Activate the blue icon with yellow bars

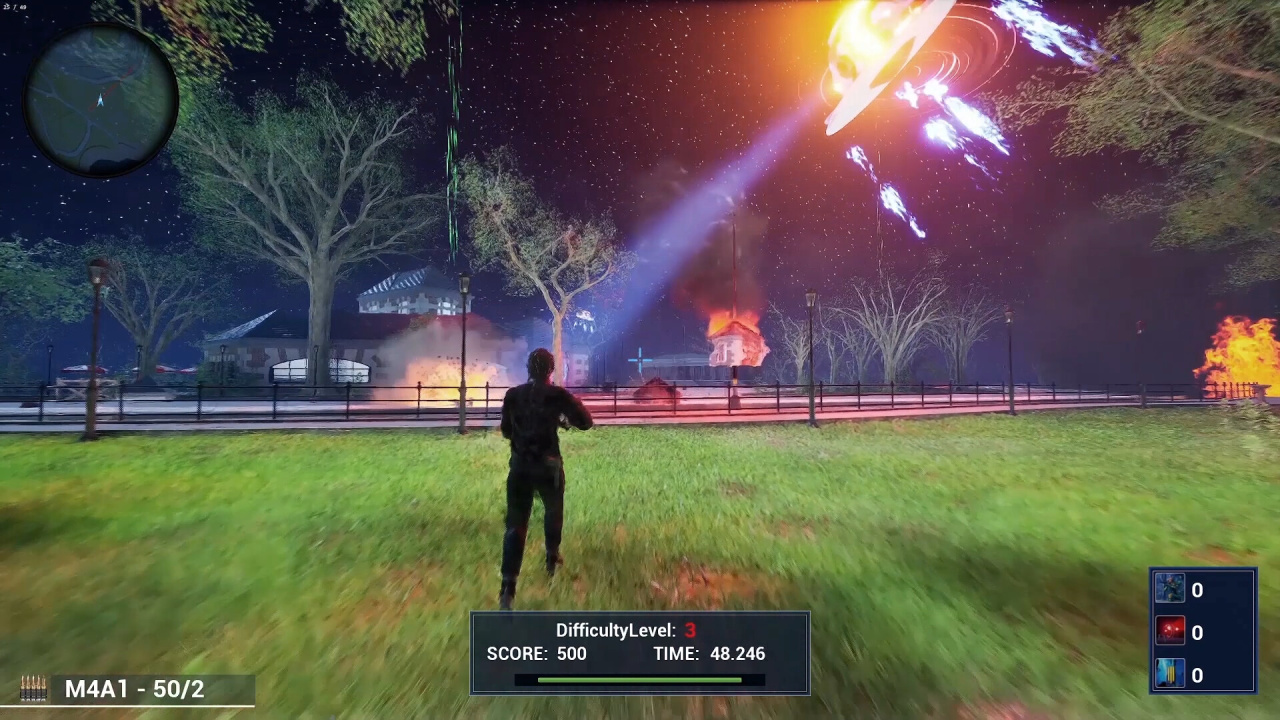1170,675
